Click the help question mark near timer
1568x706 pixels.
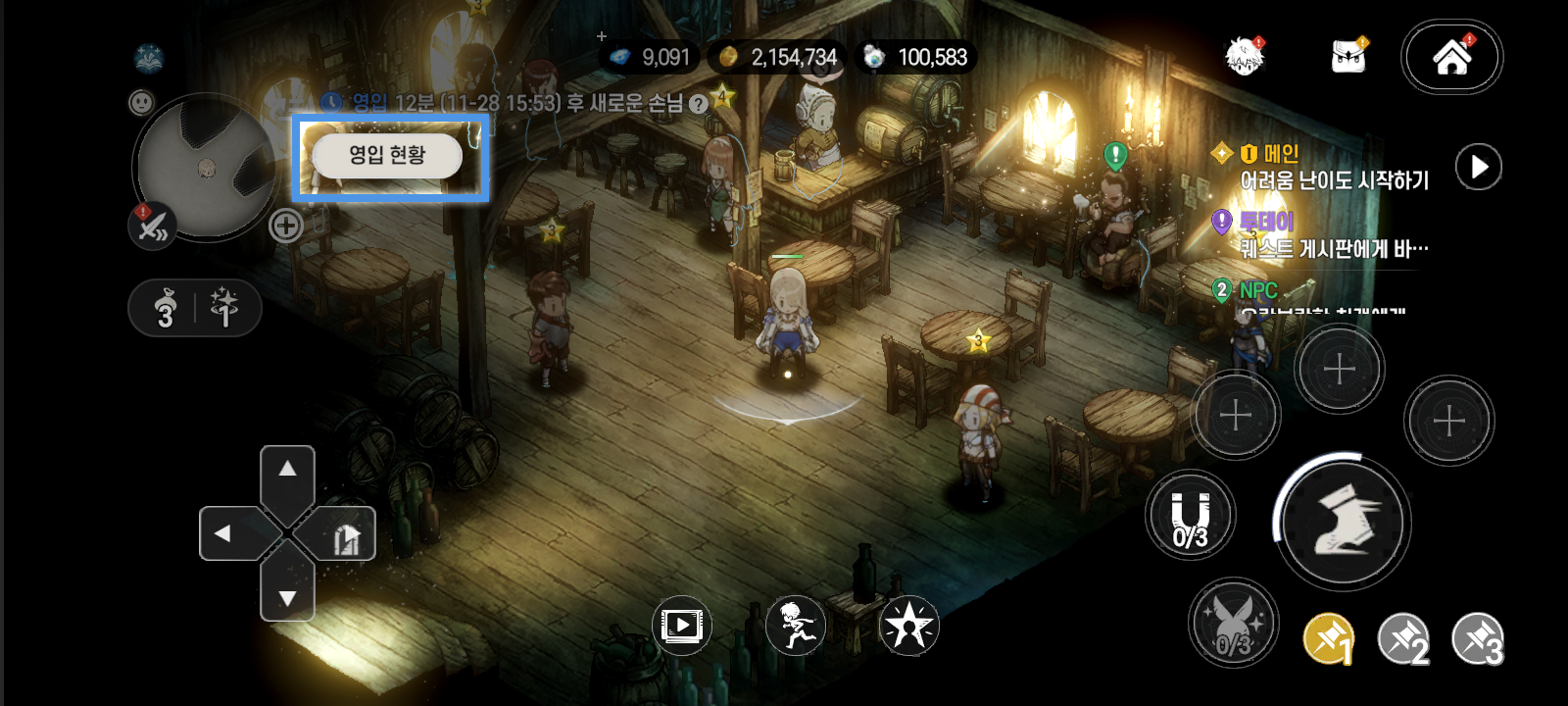click(x=698, y=104)
